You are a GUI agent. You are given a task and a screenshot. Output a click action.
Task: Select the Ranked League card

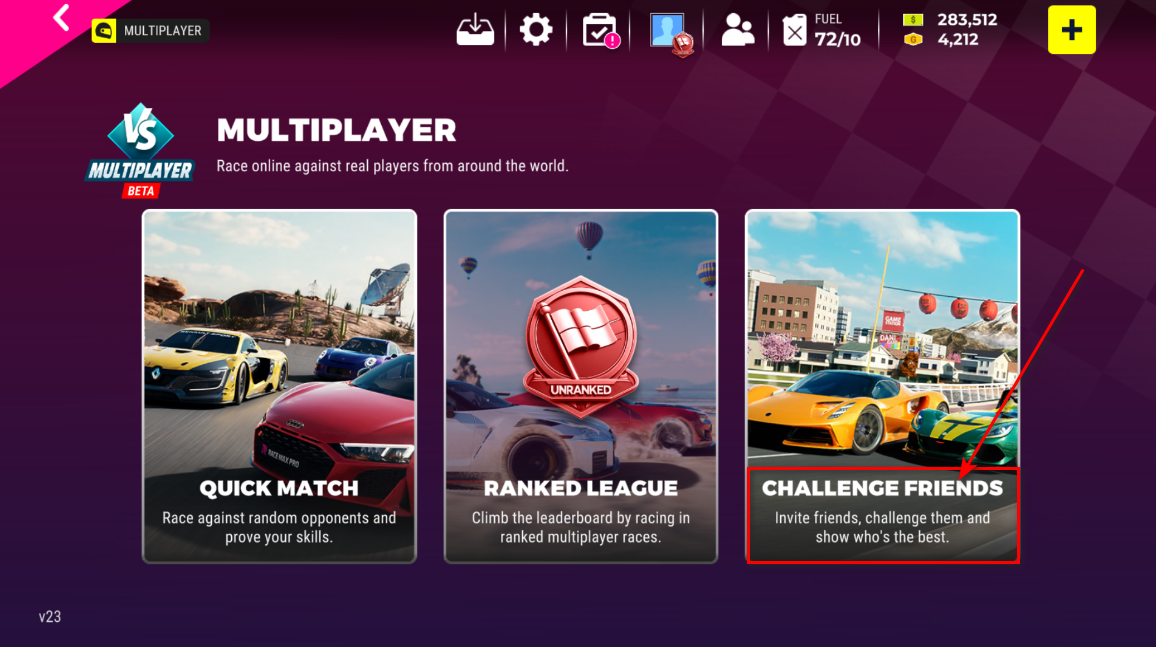tap(581, 386)
